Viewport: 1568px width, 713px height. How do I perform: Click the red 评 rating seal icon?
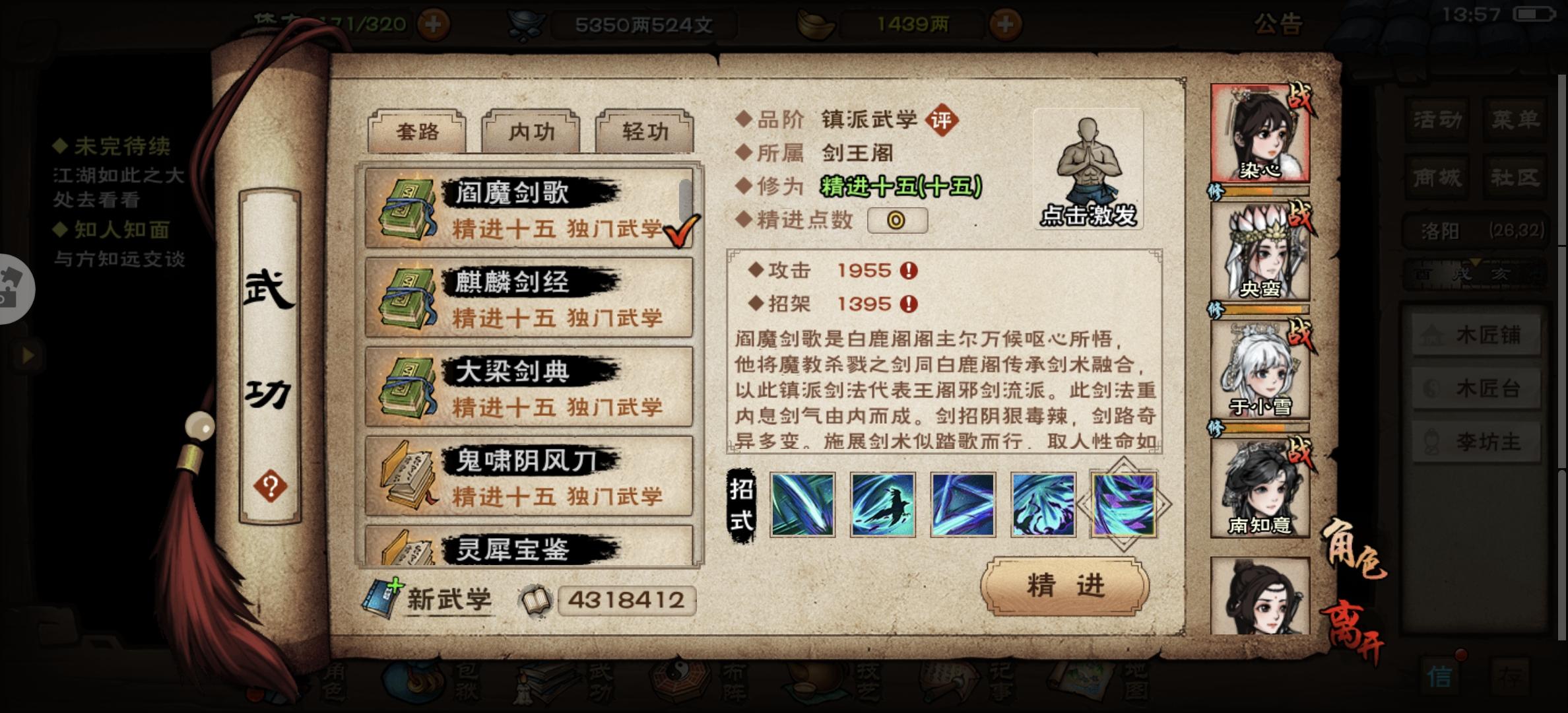(x=944, y=120)
